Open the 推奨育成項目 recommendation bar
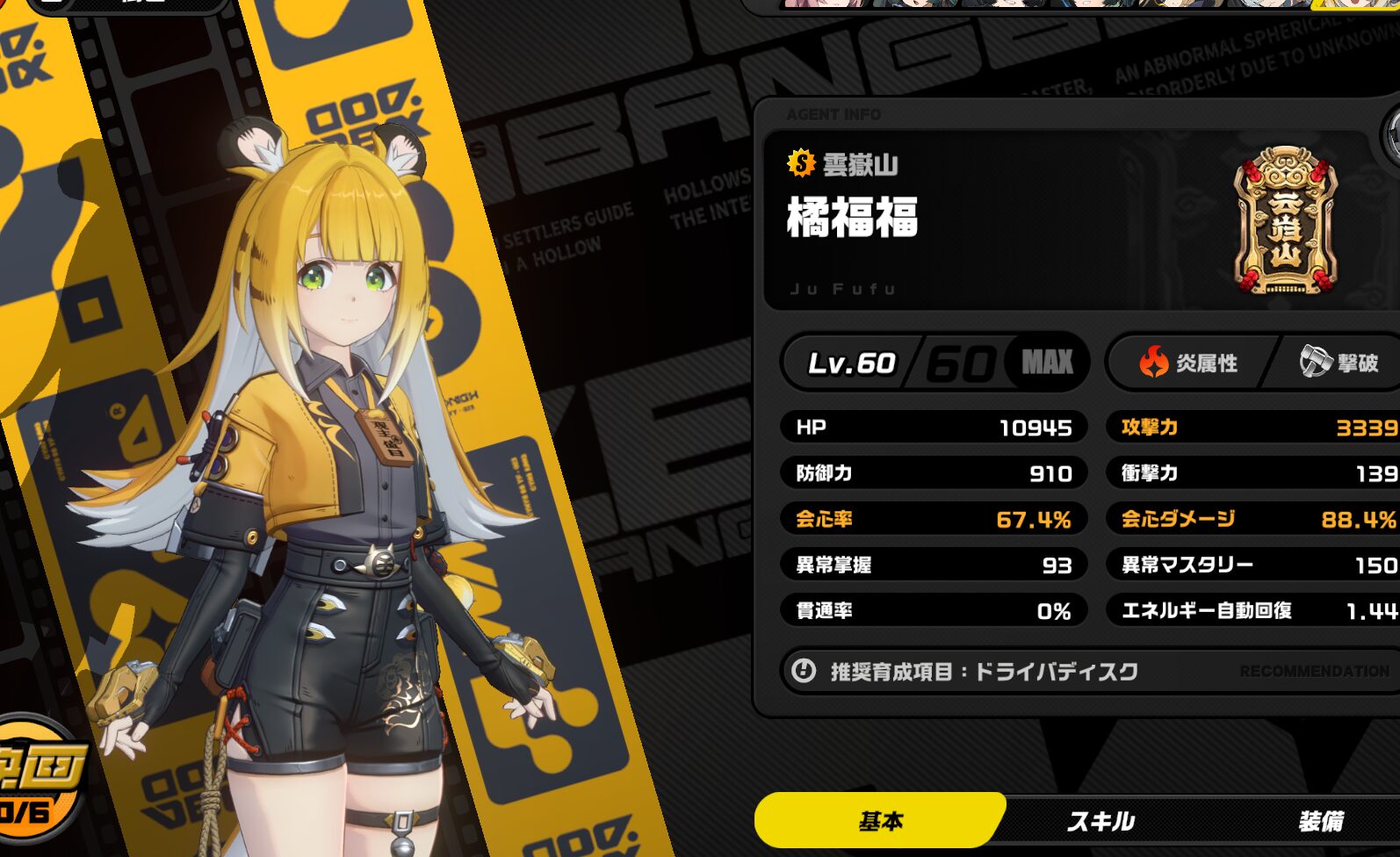Screen dimensions: 1400x857 point(1089,672)
